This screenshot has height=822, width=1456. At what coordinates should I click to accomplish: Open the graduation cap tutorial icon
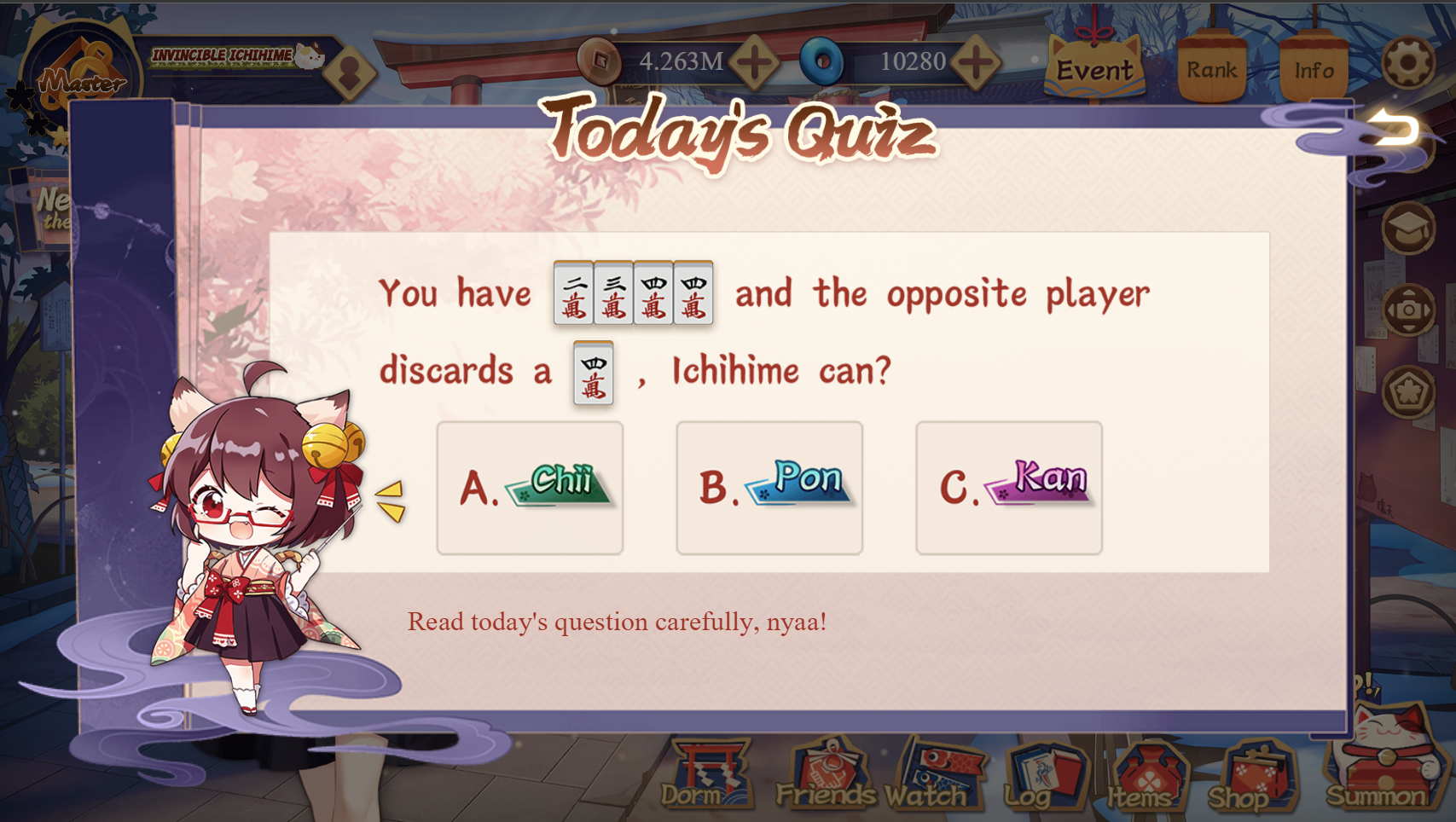tap(1408, 229)
